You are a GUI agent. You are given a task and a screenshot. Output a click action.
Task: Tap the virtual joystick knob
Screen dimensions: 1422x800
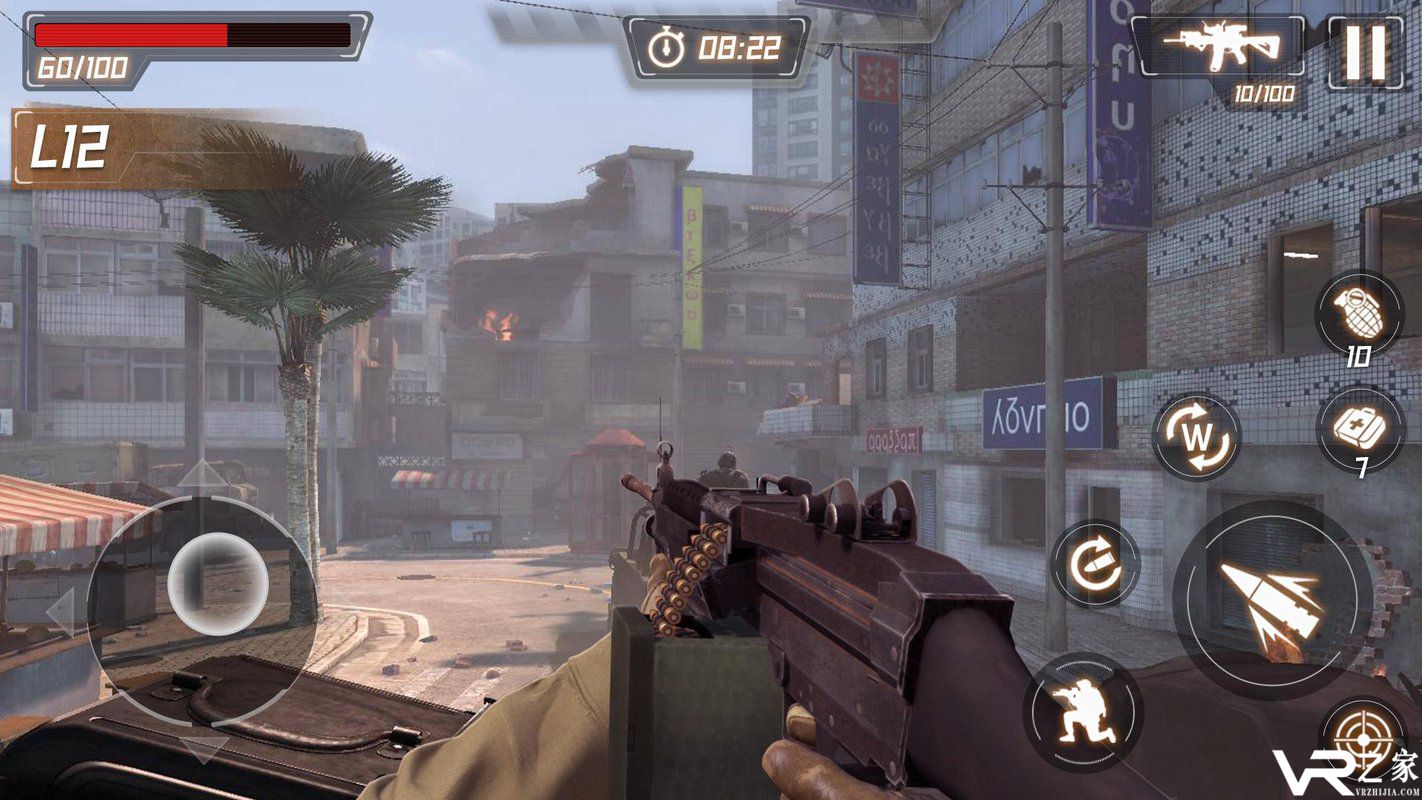point(217,582)
